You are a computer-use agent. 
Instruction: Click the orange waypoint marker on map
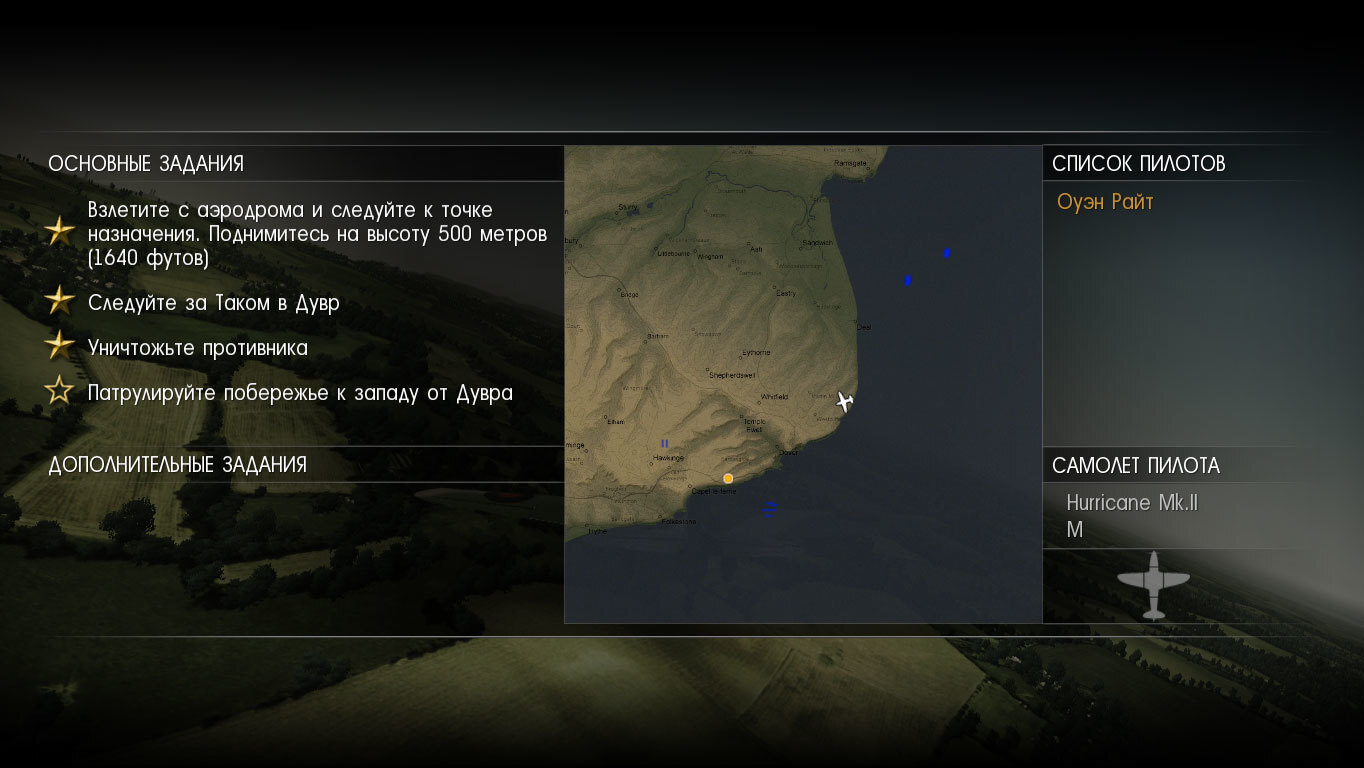[728, 478]
